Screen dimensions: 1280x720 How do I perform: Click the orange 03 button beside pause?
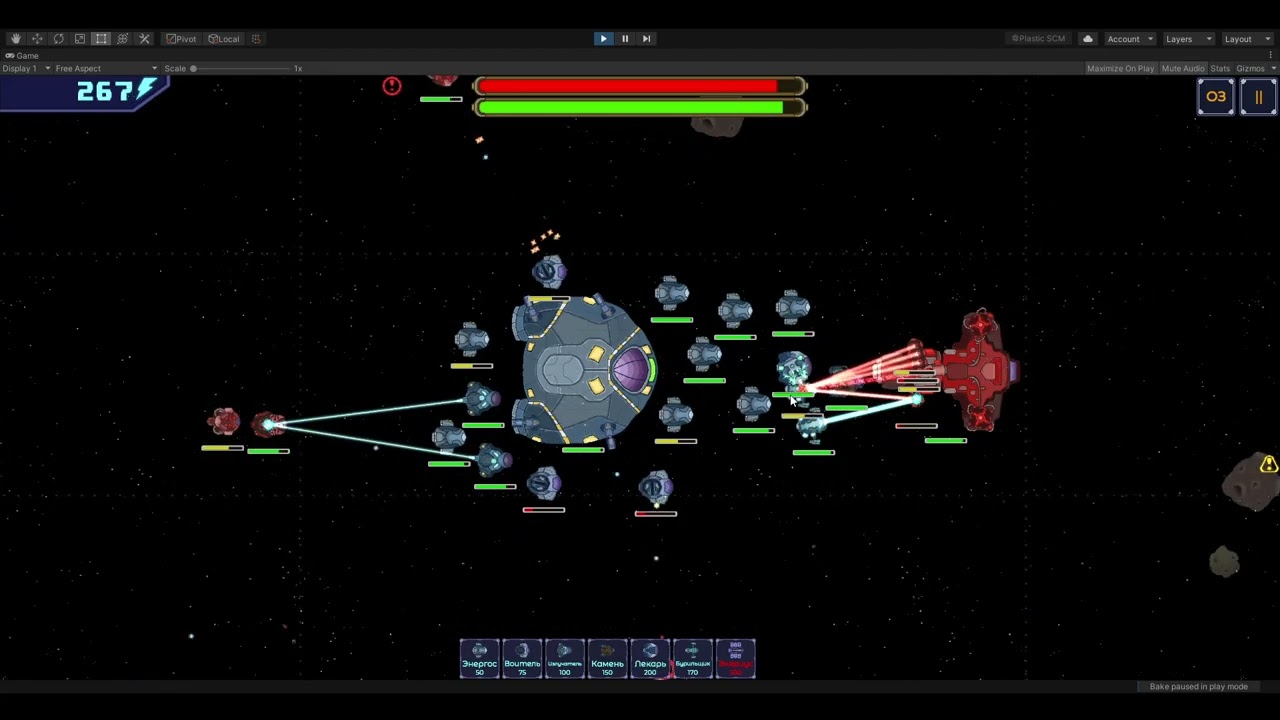click(x=1216, y=97)
